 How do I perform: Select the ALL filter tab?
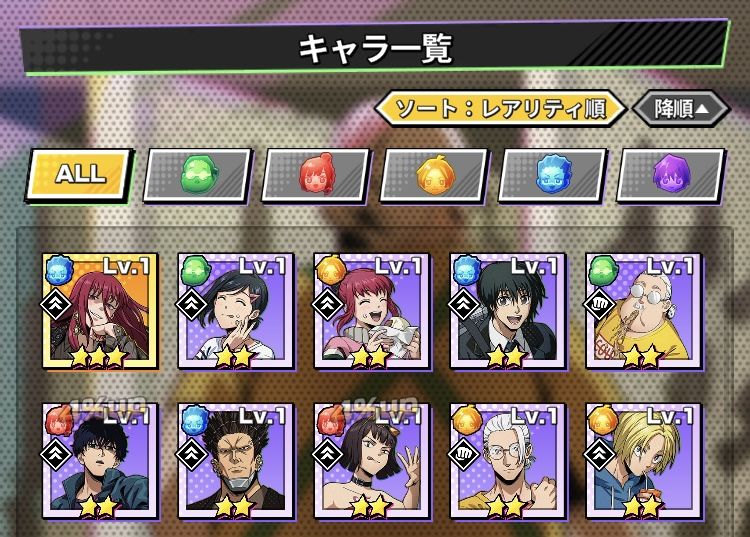[x=80, y=174]
